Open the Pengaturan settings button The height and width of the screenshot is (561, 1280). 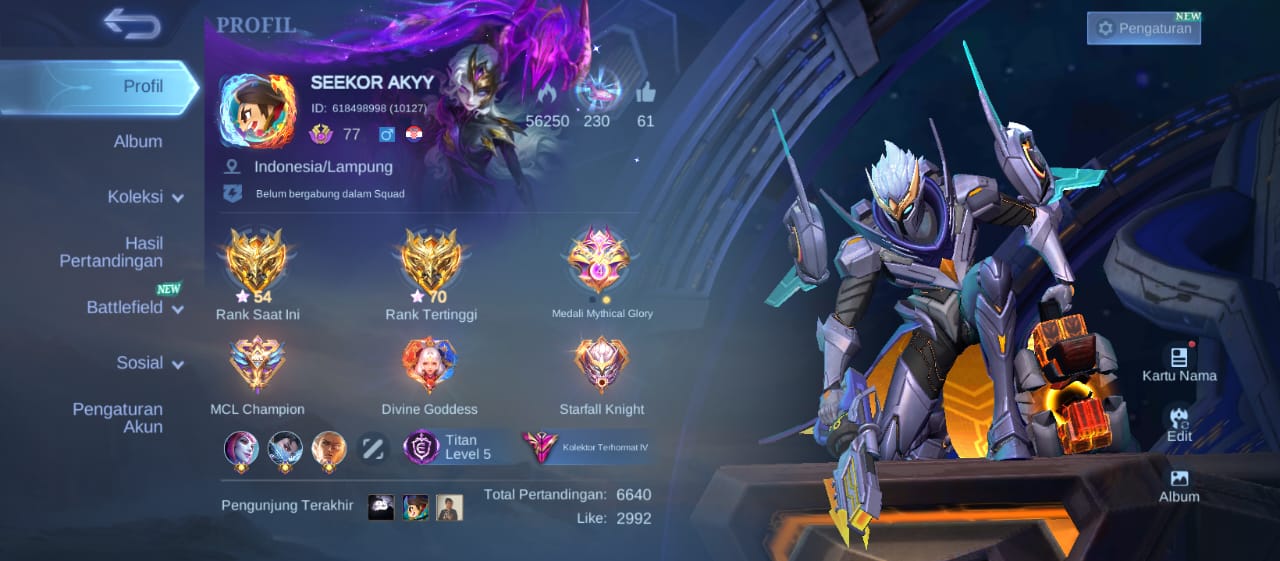click(1144, 28)
